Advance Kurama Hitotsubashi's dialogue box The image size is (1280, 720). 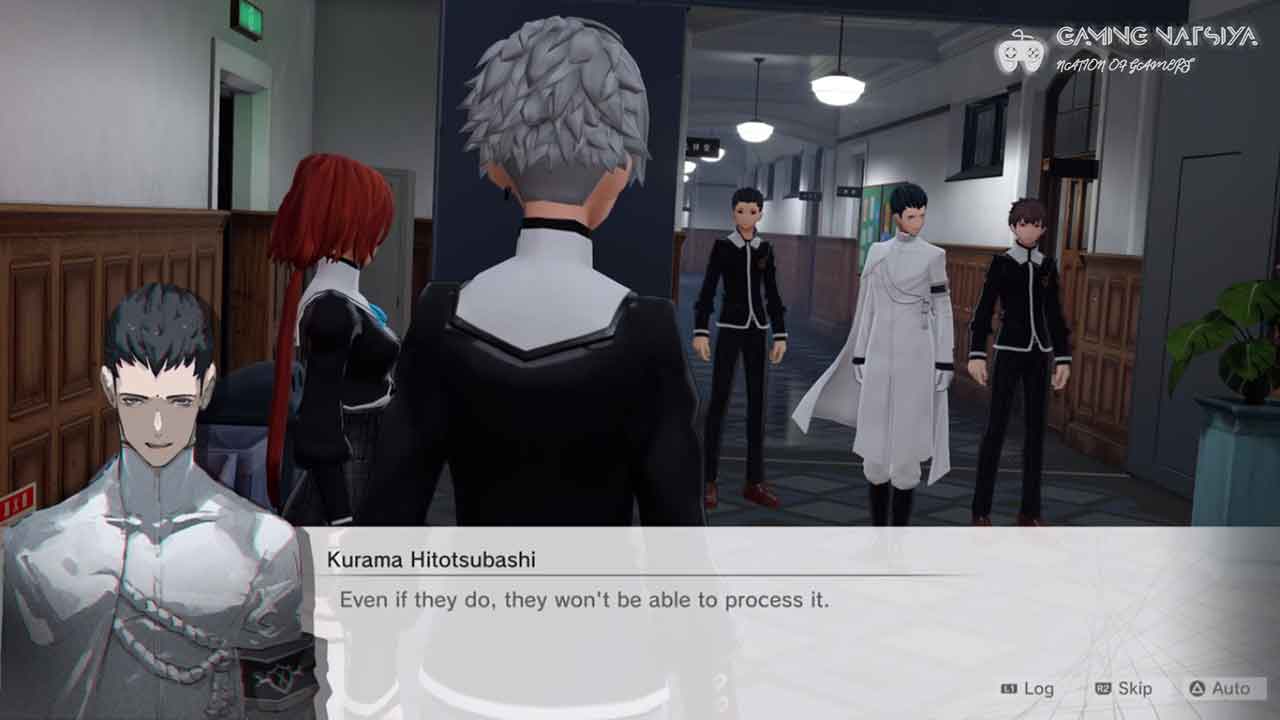[640, 601]
